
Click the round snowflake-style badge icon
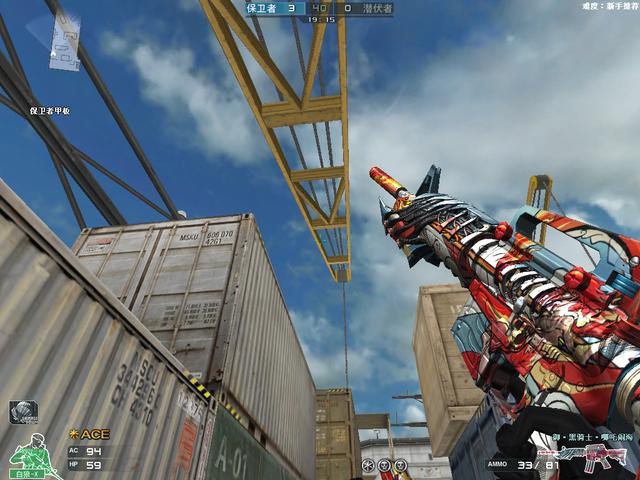(x=369, y=466)
